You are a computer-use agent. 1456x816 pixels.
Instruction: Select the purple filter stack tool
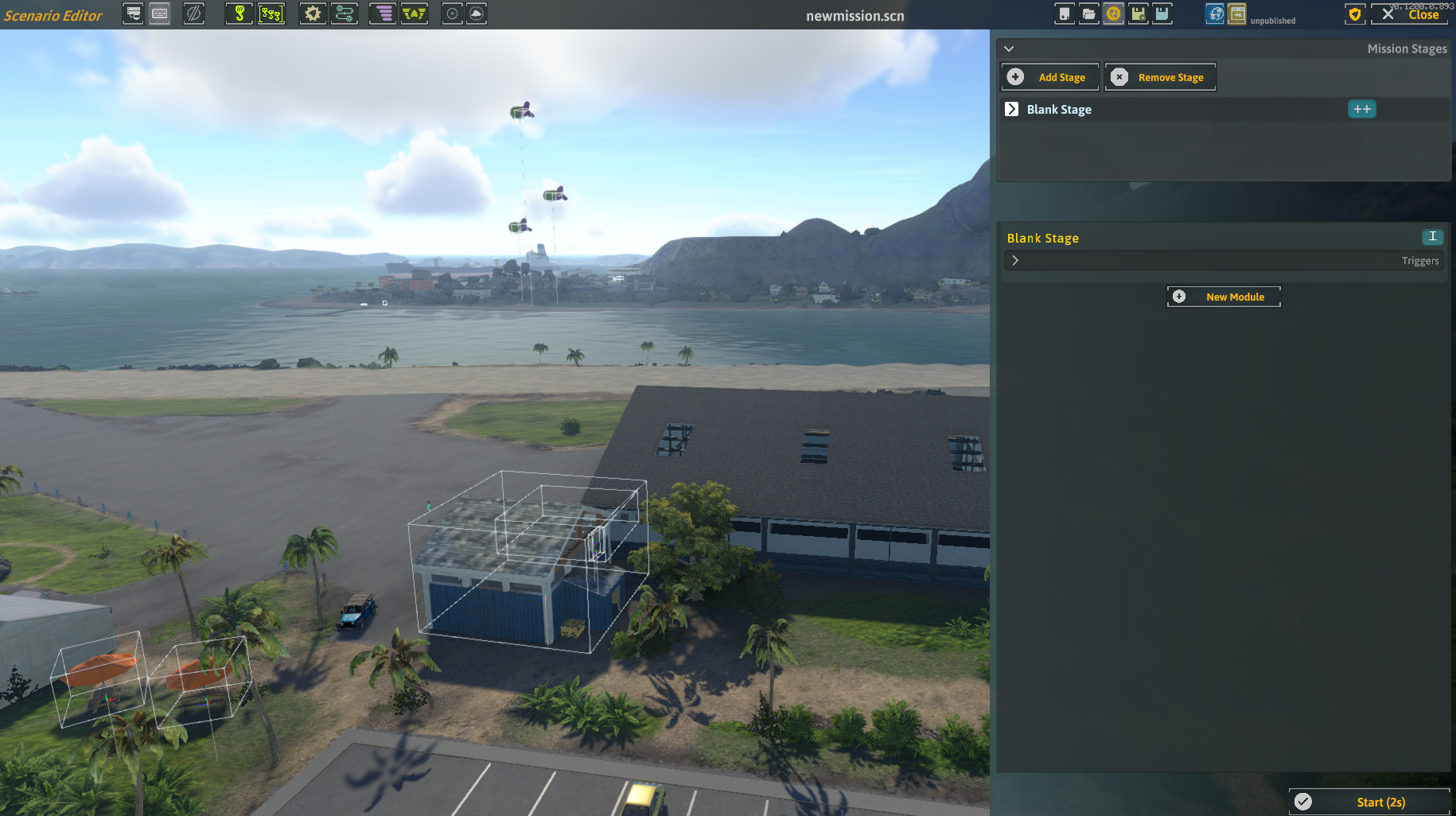tap(383, 14)
